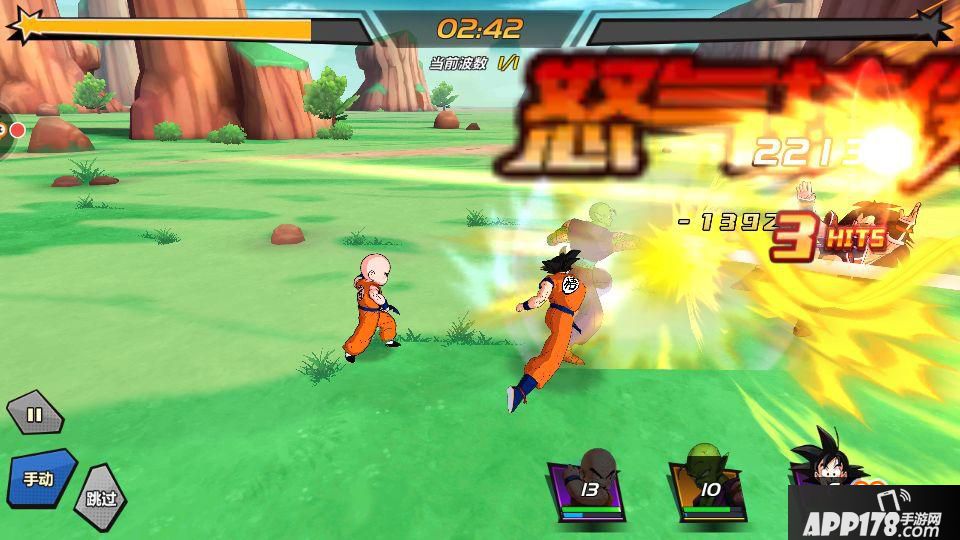
Task: Toggle the blue 手动 manual mode button
Action: click(41, 478)
